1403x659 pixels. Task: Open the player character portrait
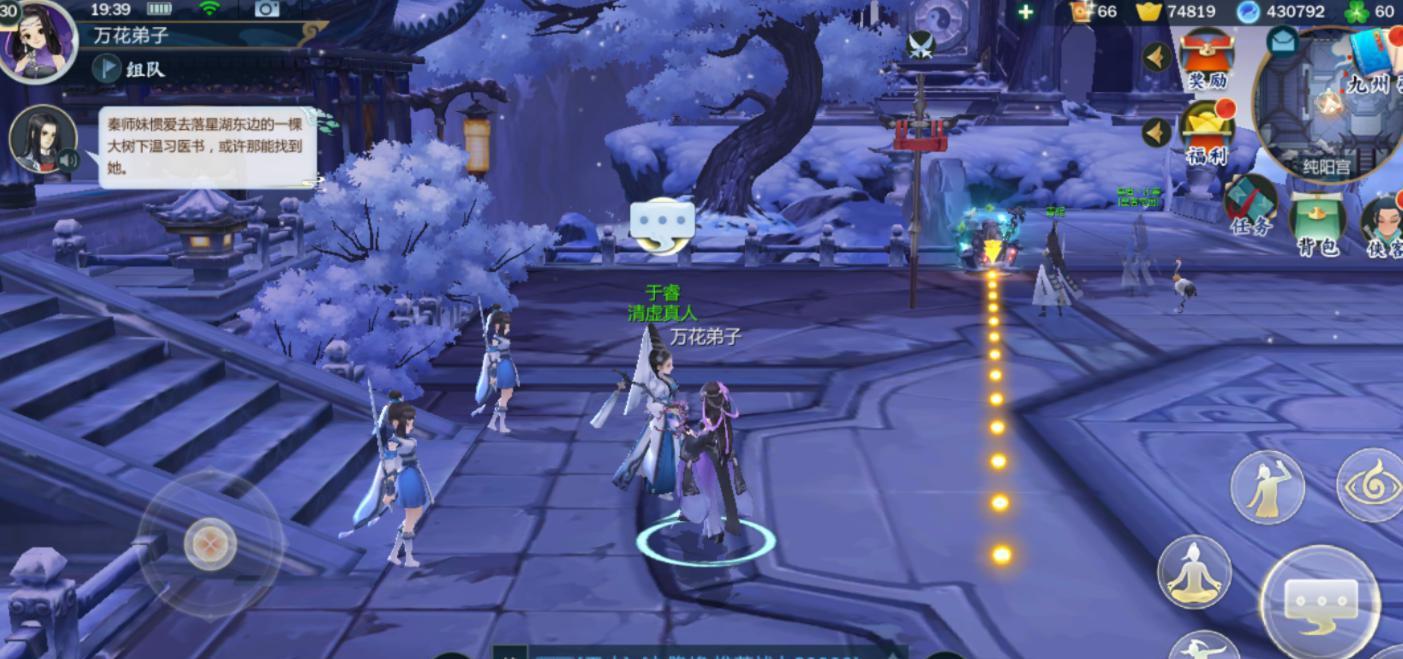coord(38,40)
